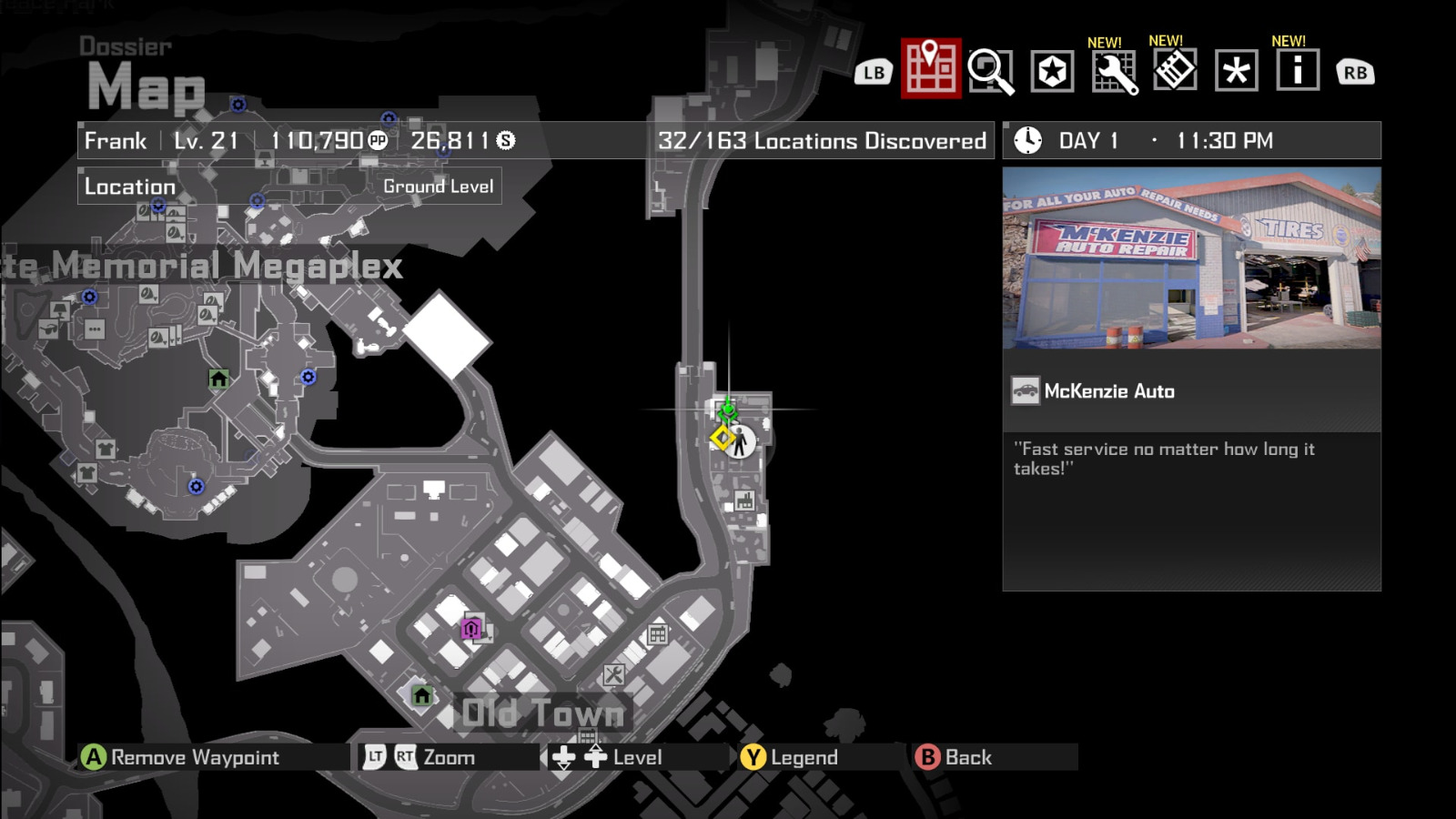Click the down arrow of the Level control
The height and width of the screenshot is (819, 1456).
(x=562, y=755)
